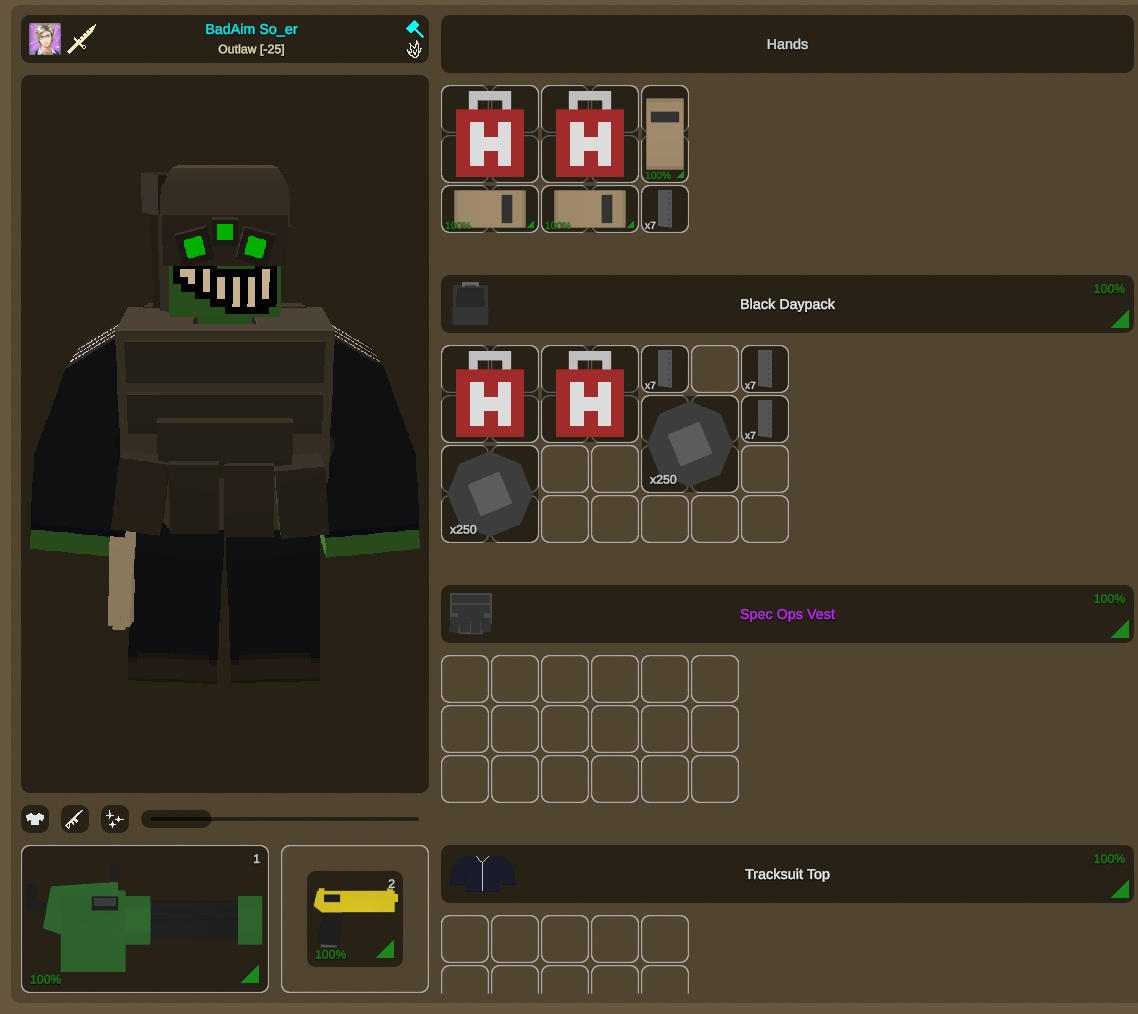This screenshot has height=1014, width=1138.
Task: Select the upright tan item in Hands
Action: (665, 134)
